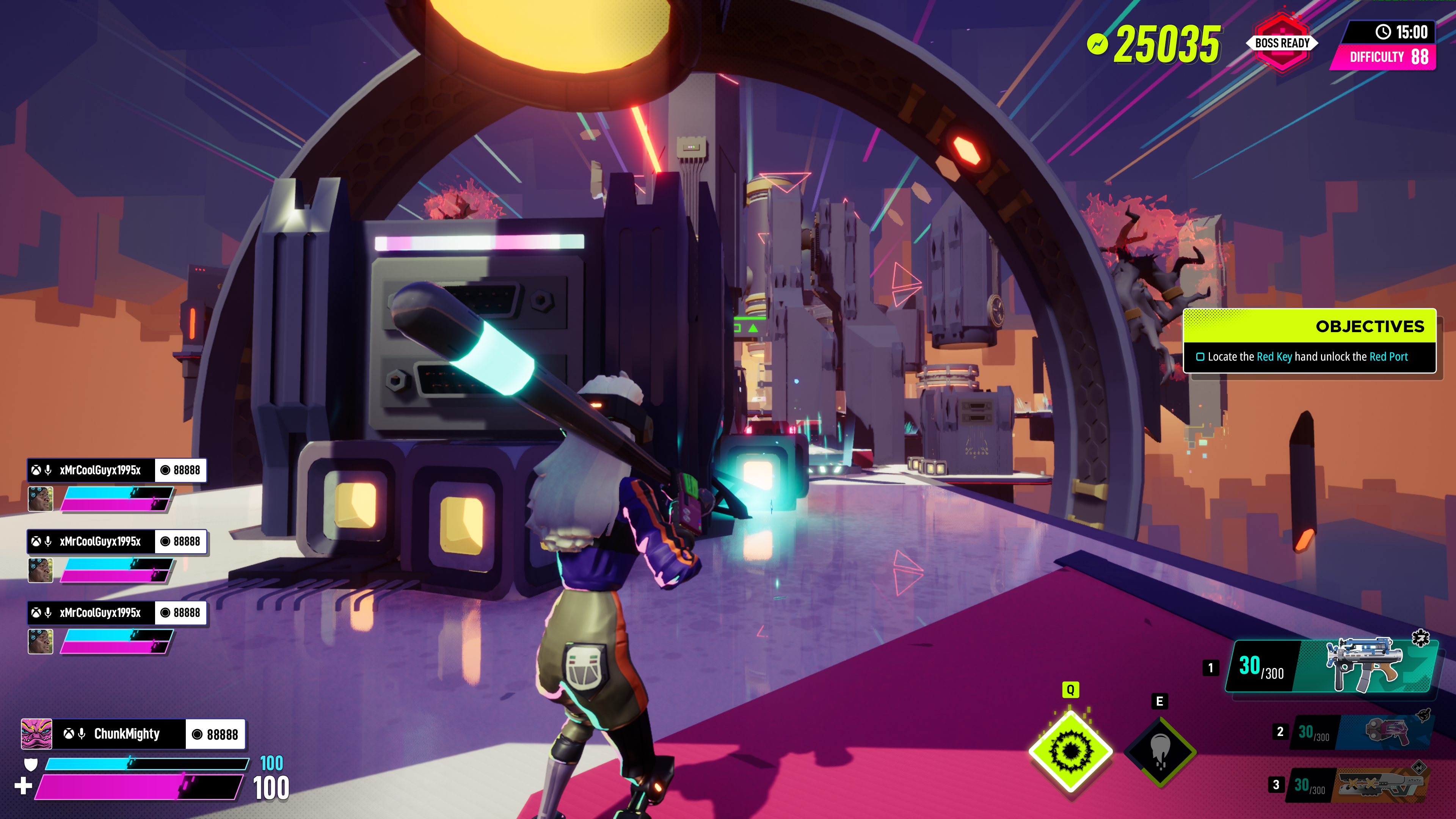Screen dimensions: 1456x819
Task: Select the ChunkMighty player name tag
Action: pos(127,734)
